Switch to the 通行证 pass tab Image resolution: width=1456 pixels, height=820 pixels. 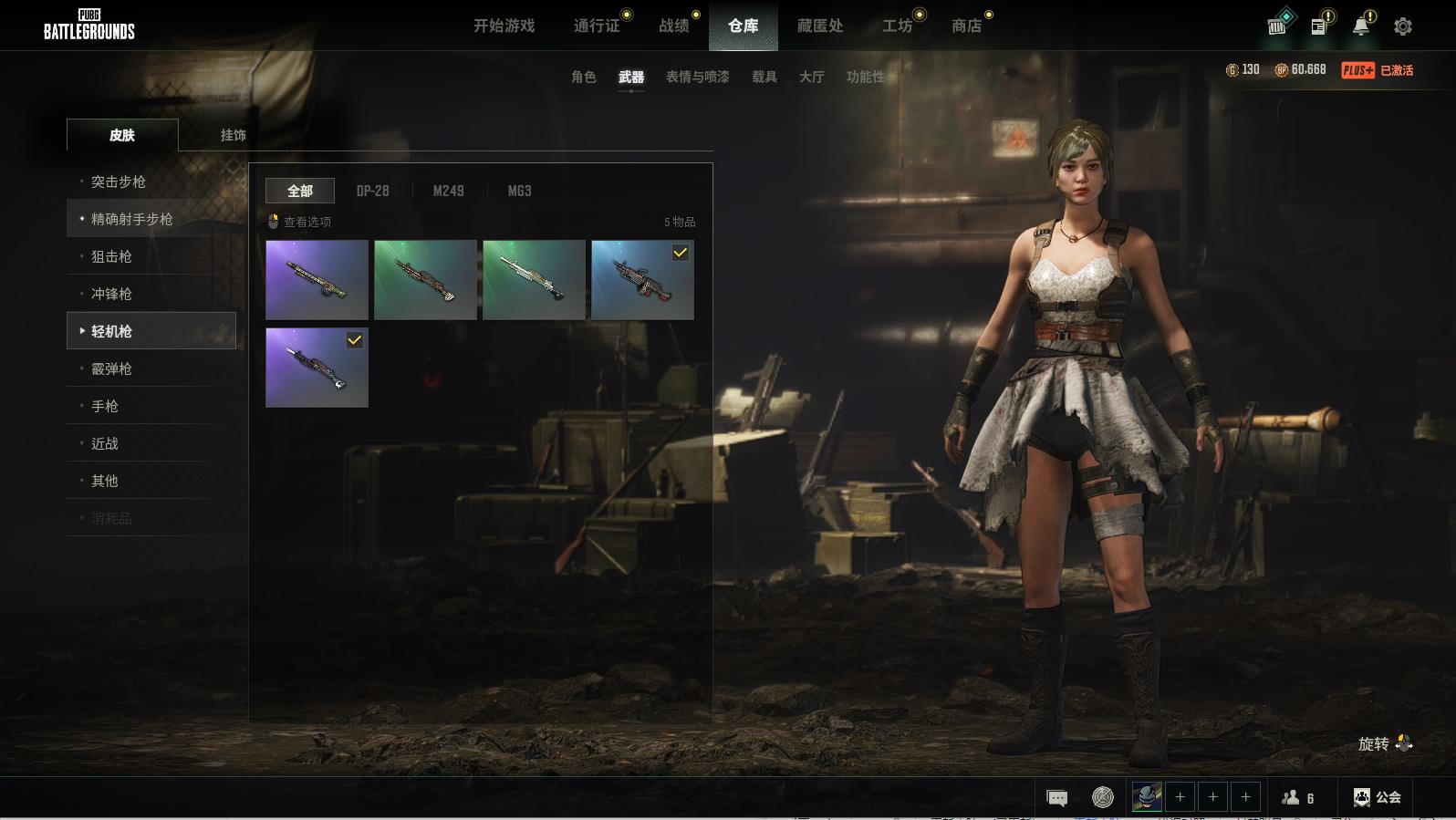coord(597,26)
